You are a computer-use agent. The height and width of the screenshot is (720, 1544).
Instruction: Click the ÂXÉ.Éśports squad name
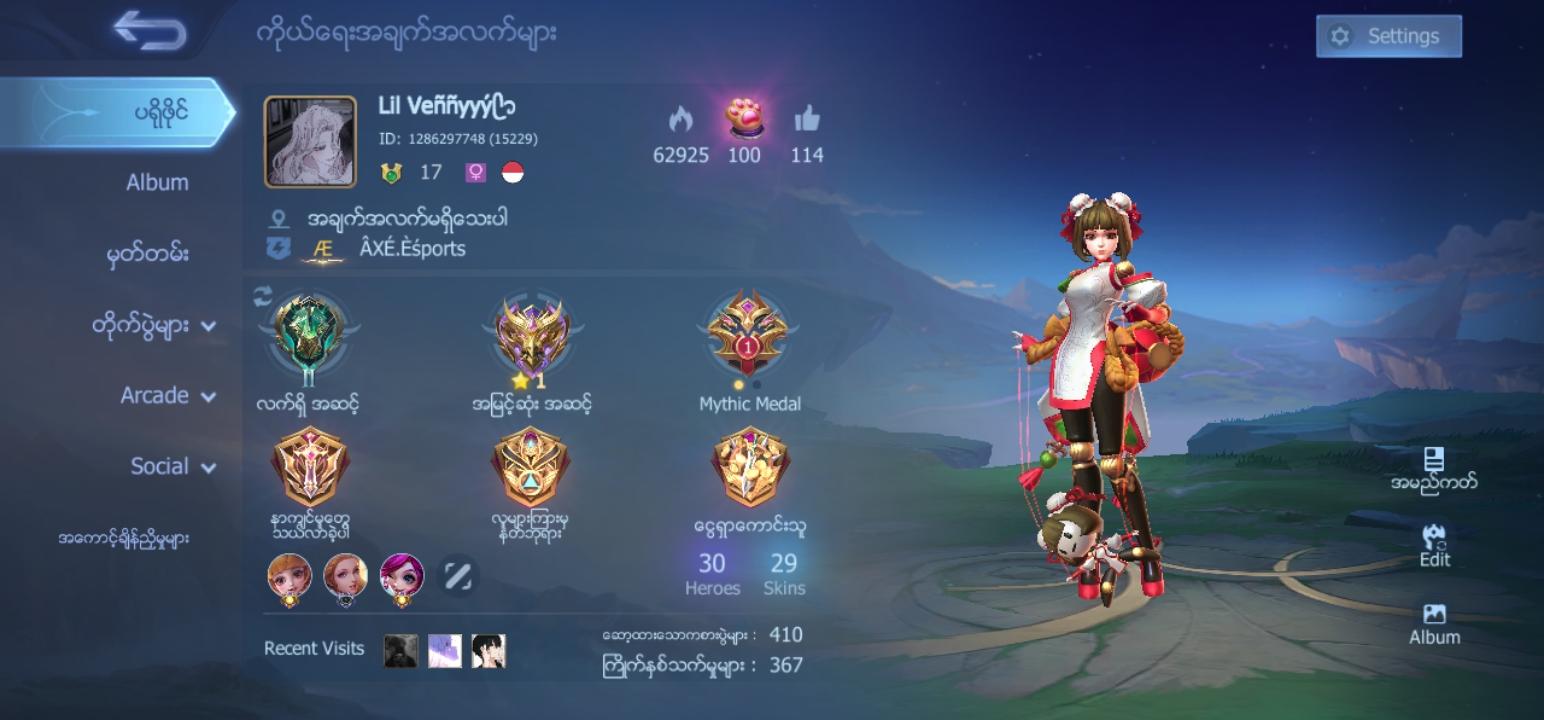(412, 249)
